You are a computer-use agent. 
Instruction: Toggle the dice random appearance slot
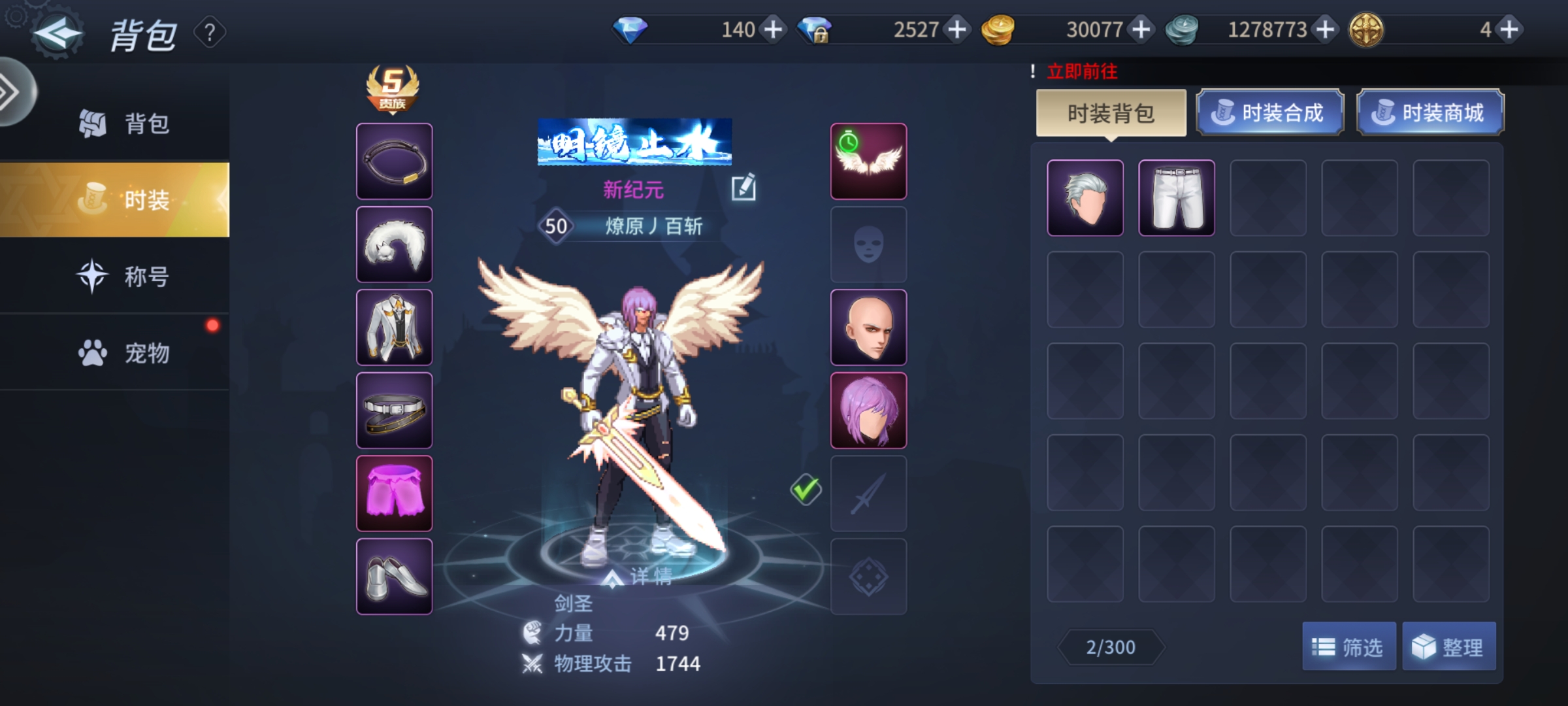(869, 577)
